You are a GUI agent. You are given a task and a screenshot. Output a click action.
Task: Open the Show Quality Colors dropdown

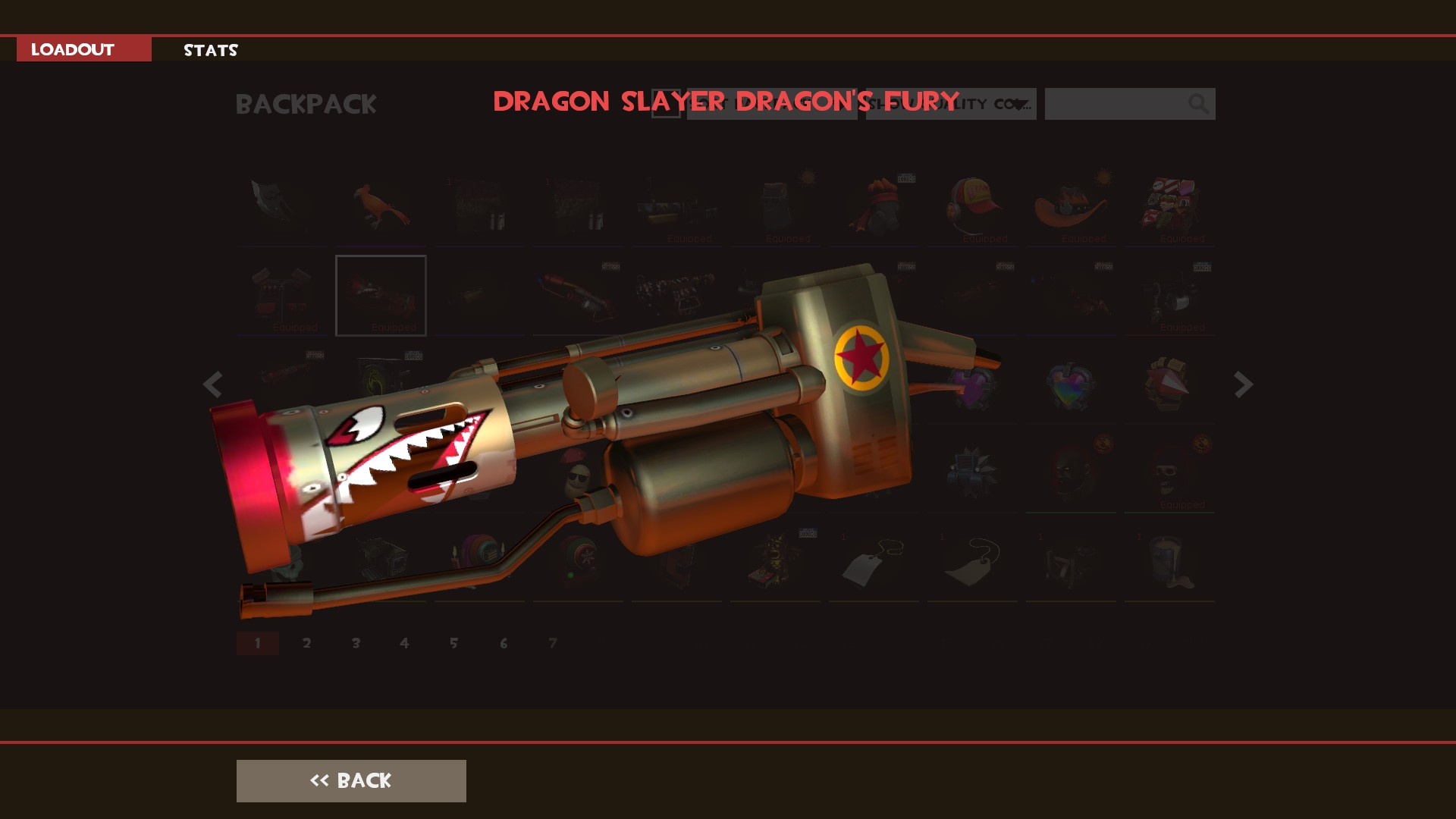950,104
